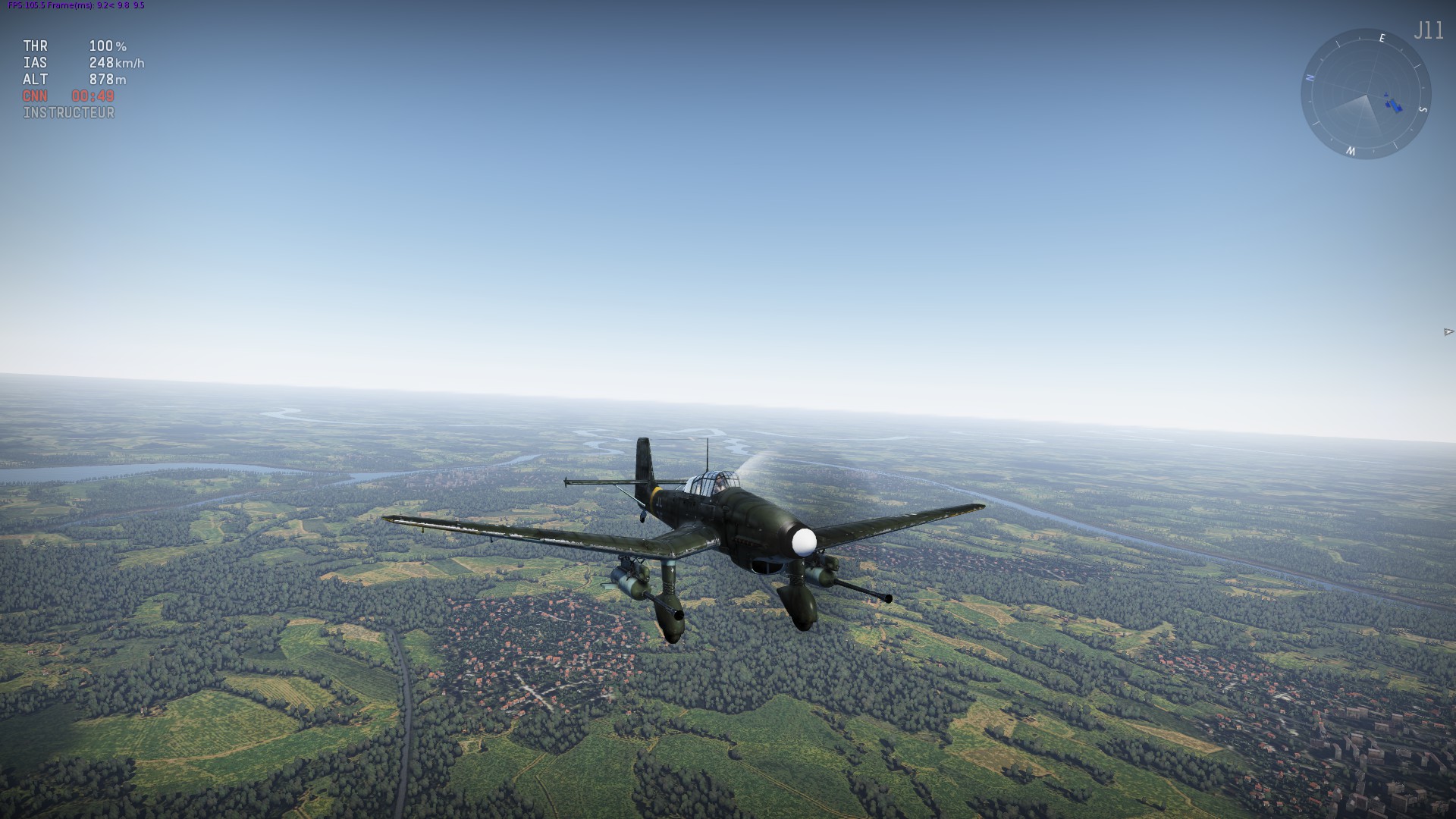Click the circular compass radar minimap
This screenshot has height=819, width=1456.
pos(1366,94)
